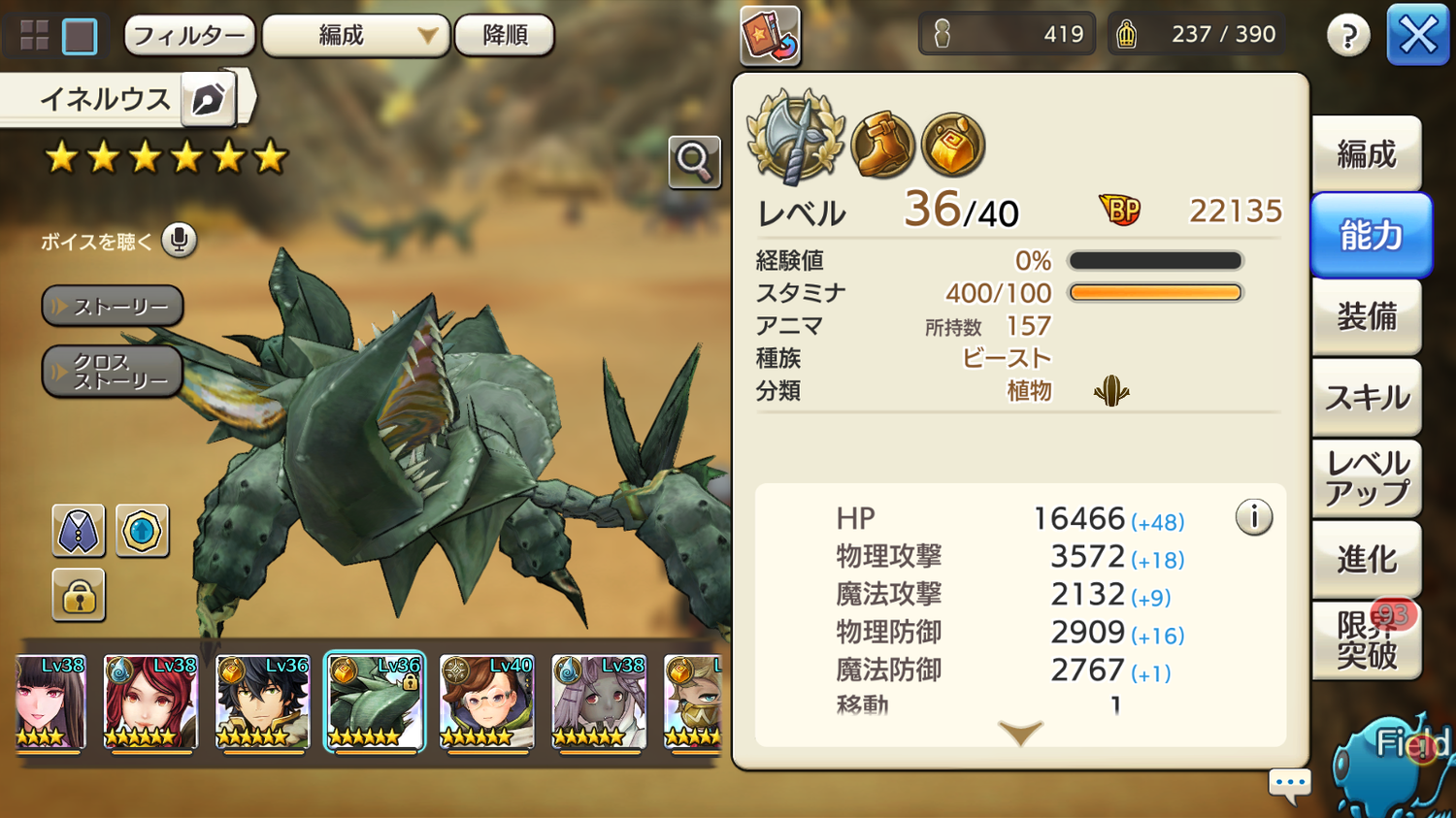Toggle the 降順 sort order

pos(505,36)
